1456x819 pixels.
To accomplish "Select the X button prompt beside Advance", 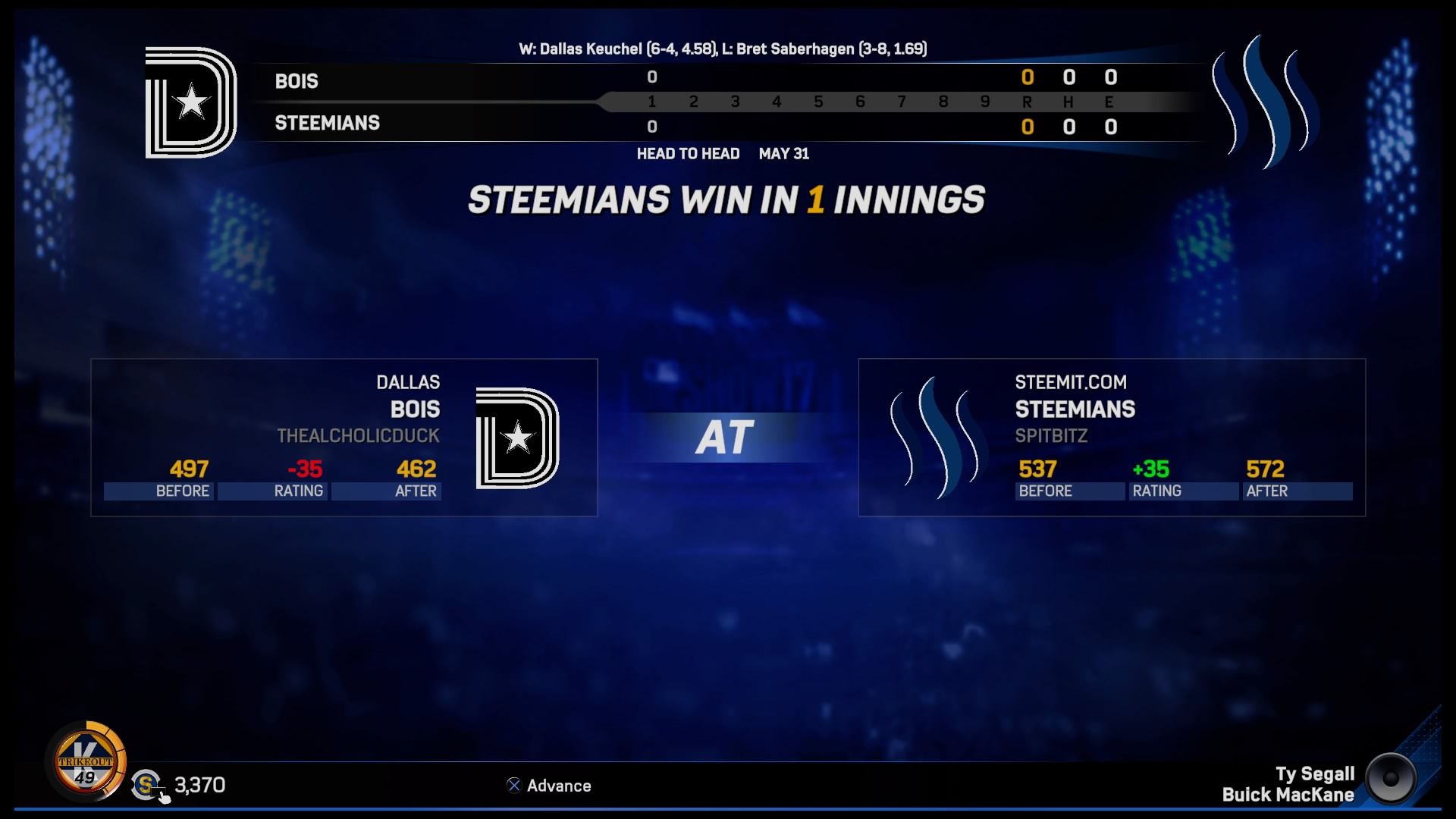I will [x=513, y=786].
